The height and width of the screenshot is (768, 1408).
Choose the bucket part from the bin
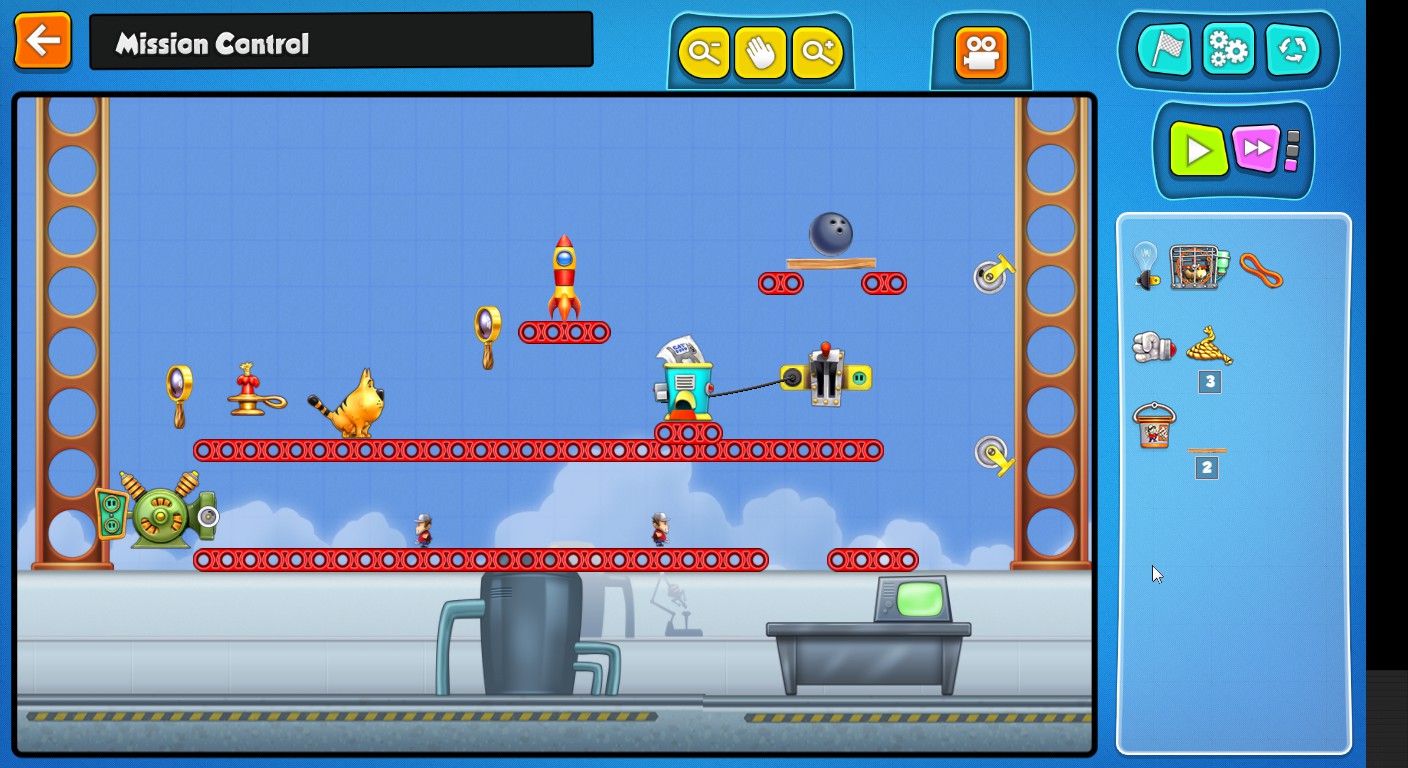tap(1154, 426)
